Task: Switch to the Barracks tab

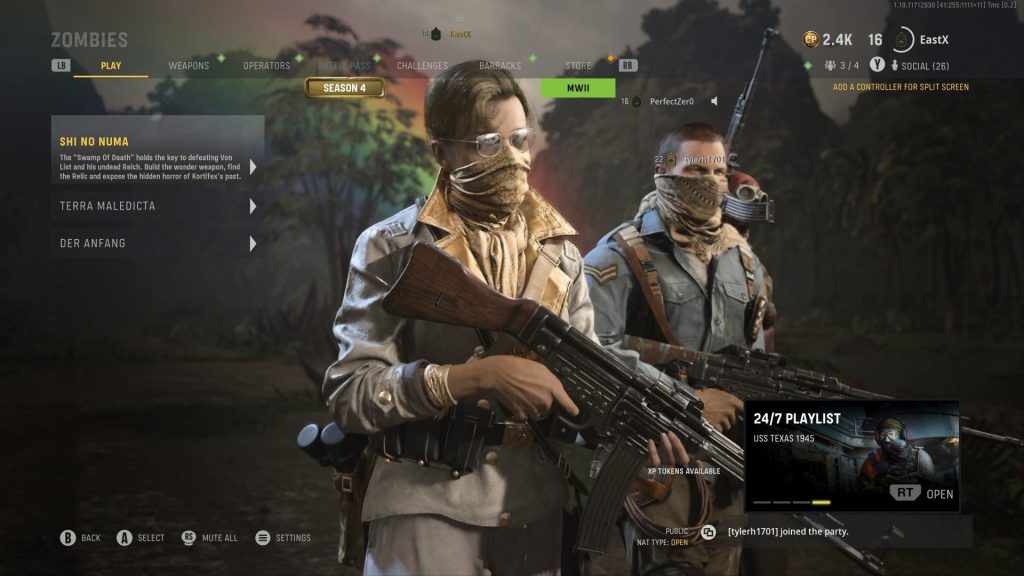Action: (500, 66)
